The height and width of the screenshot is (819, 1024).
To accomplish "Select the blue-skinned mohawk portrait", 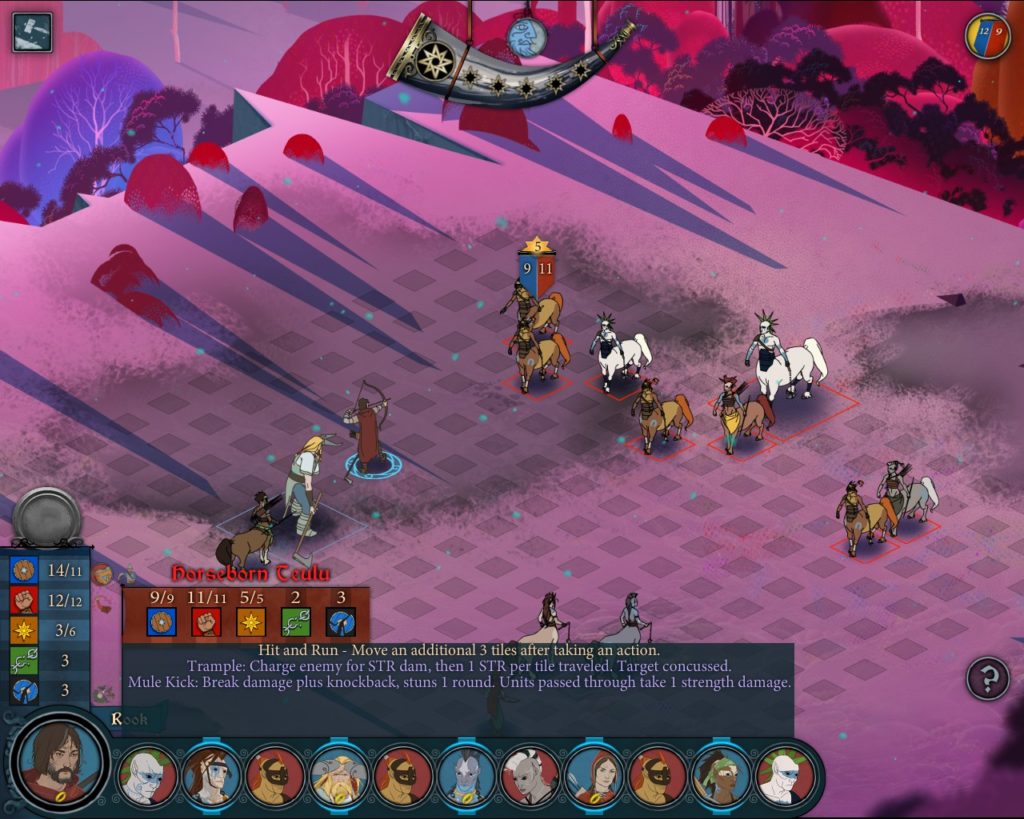I will [x=465, y=776].
